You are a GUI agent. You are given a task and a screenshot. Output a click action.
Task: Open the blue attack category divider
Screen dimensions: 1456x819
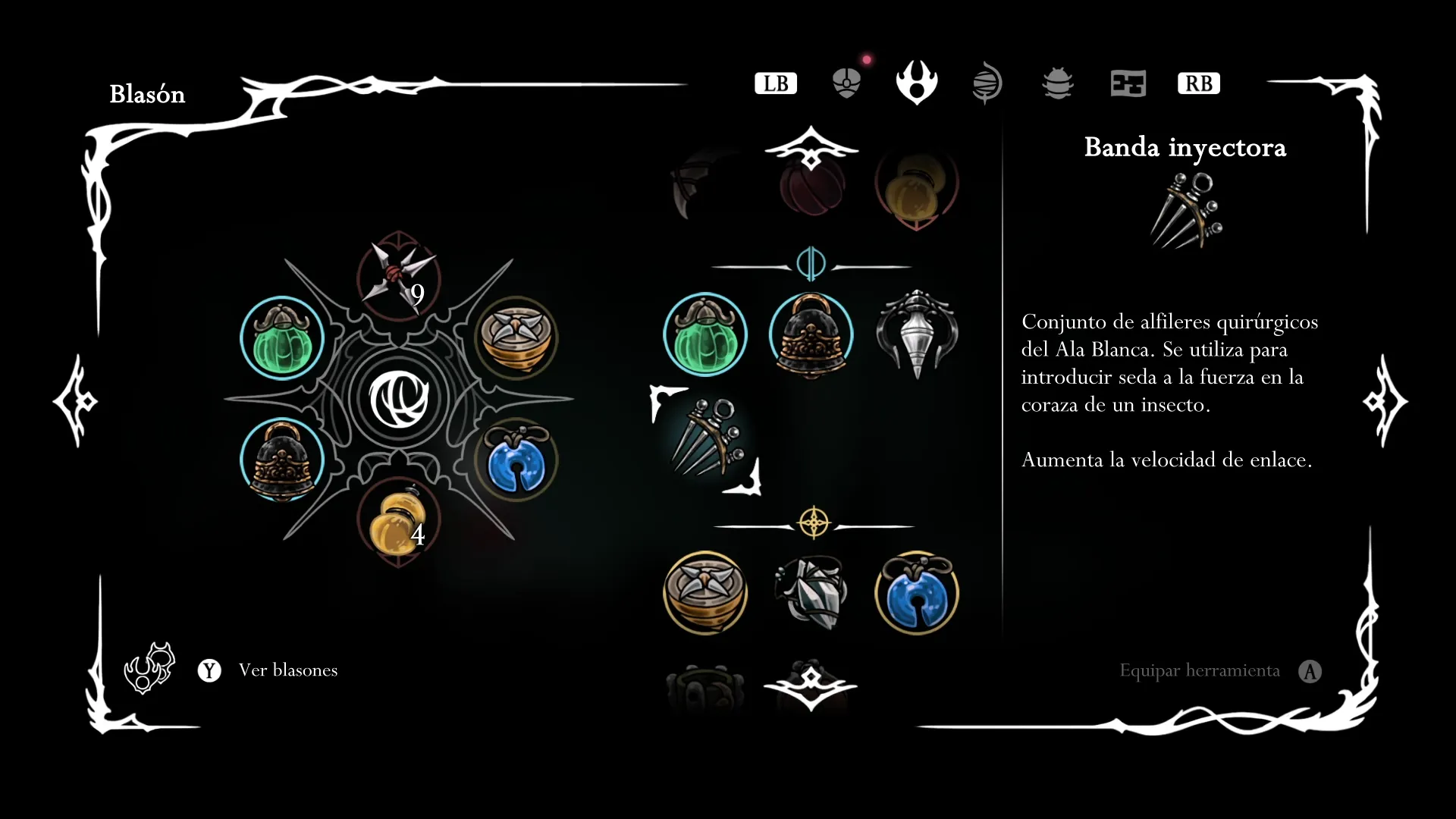coord(811,265)
